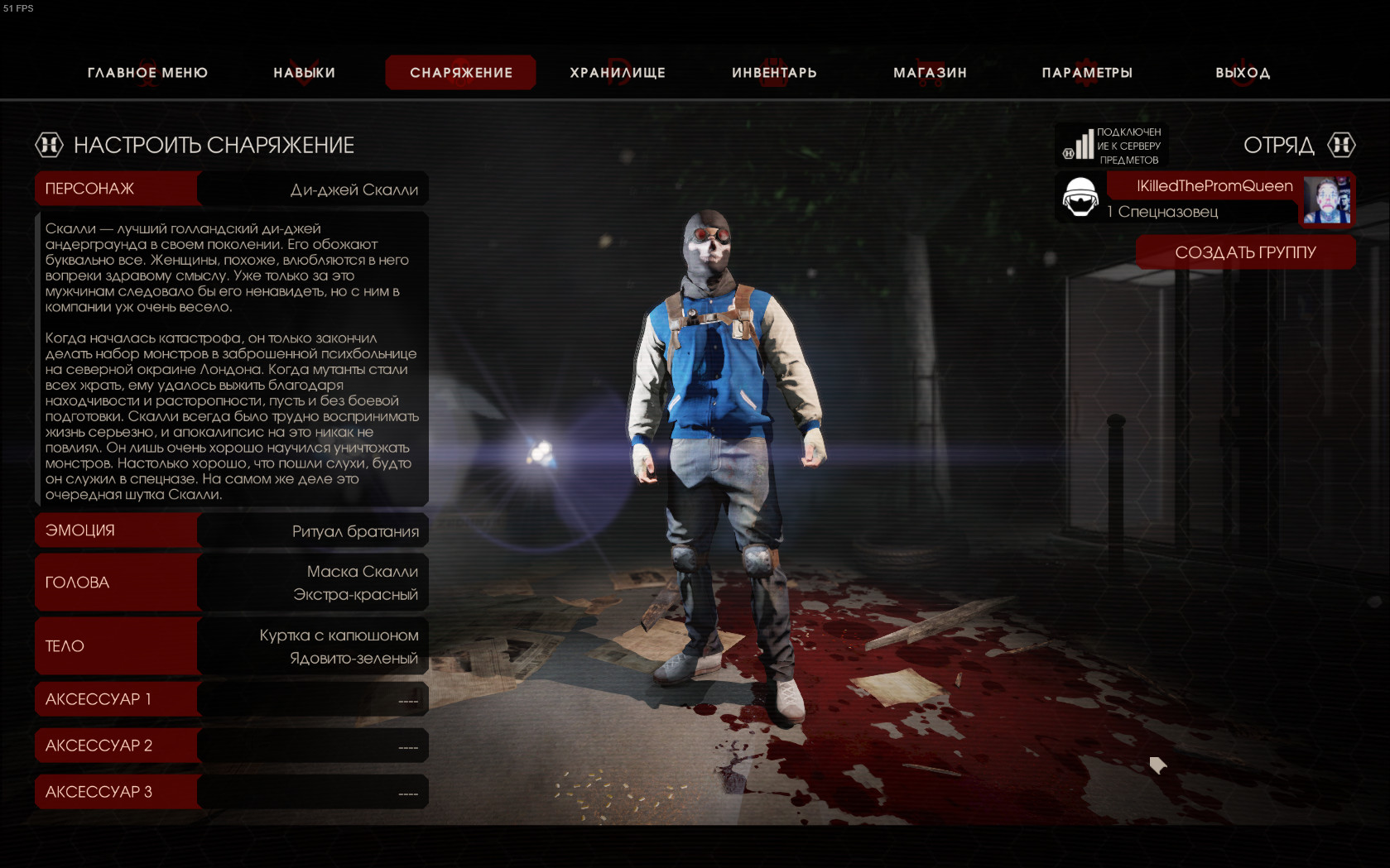Click the perk helmet icon next to IKilledThePromQueen

click(x=1079, y=199)
